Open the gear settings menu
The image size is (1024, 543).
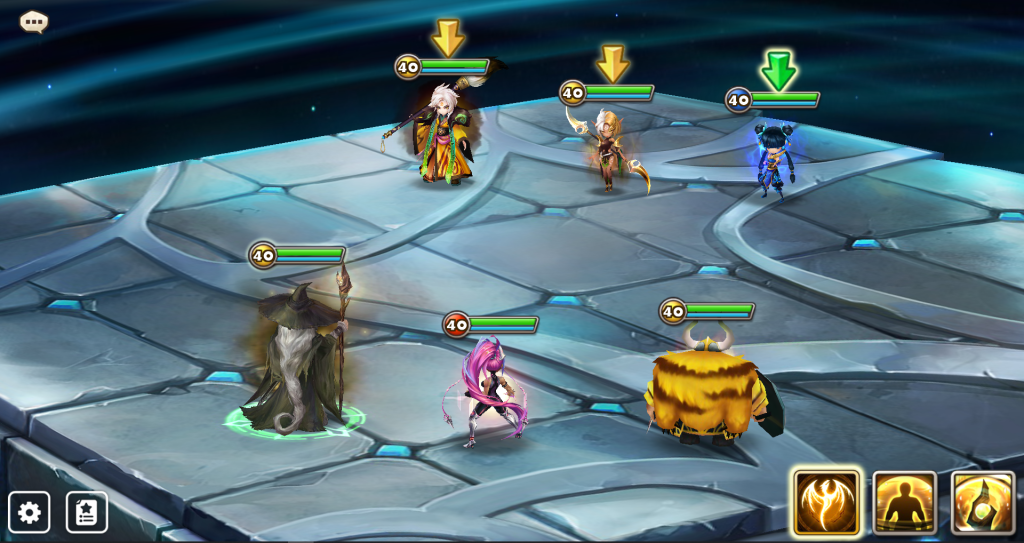tap(29, 512)
